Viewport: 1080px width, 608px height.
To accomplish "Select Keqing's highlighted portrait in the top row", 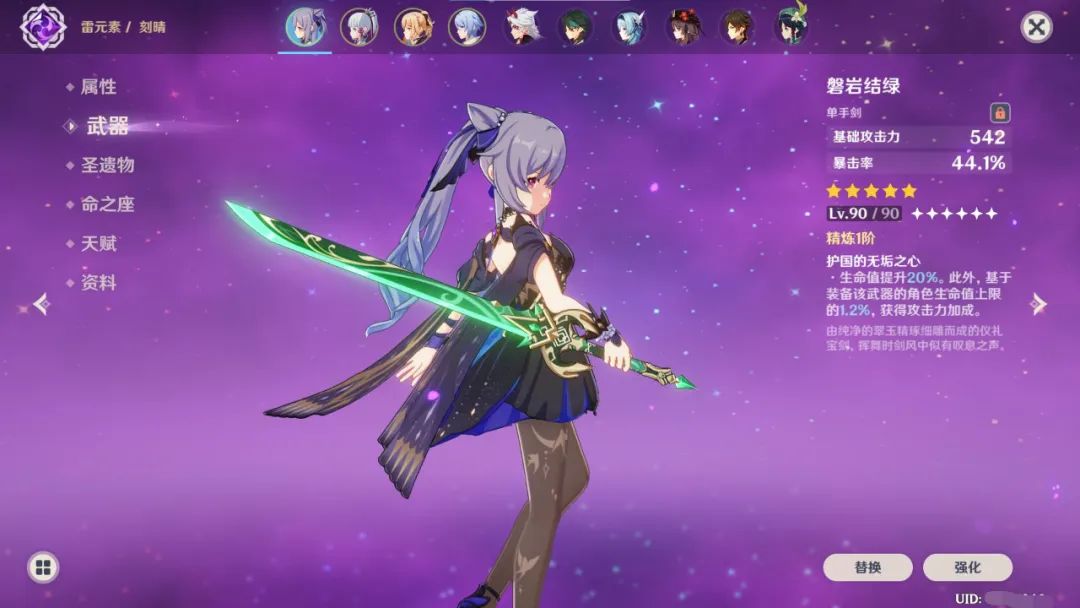I will point(305,27).
